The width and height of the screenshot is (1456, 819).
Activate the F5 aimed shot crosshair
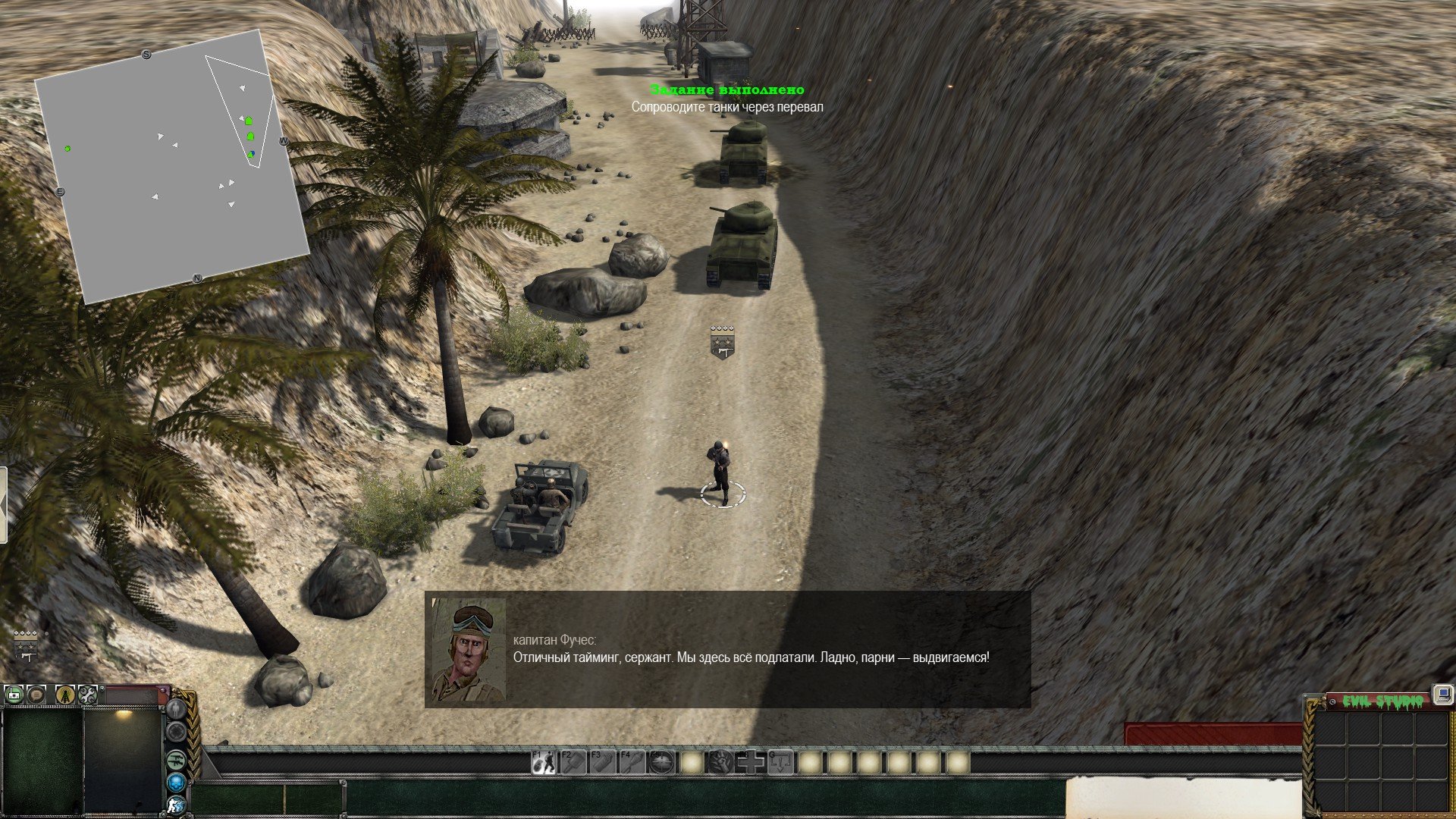[x=662, y=762]
